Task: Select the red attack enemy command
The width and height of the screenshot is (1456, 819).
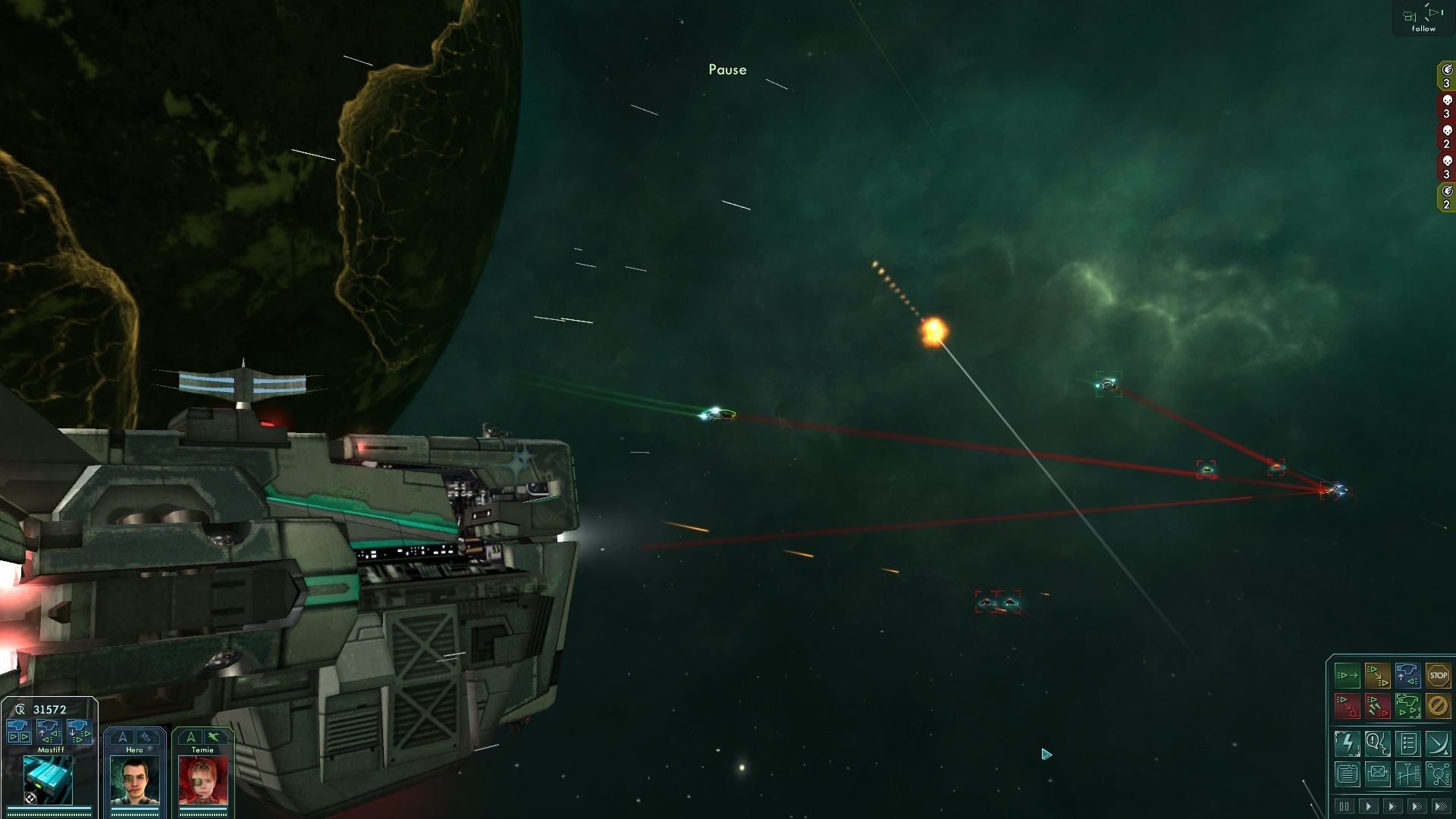Action: [x=1348, y=705]
